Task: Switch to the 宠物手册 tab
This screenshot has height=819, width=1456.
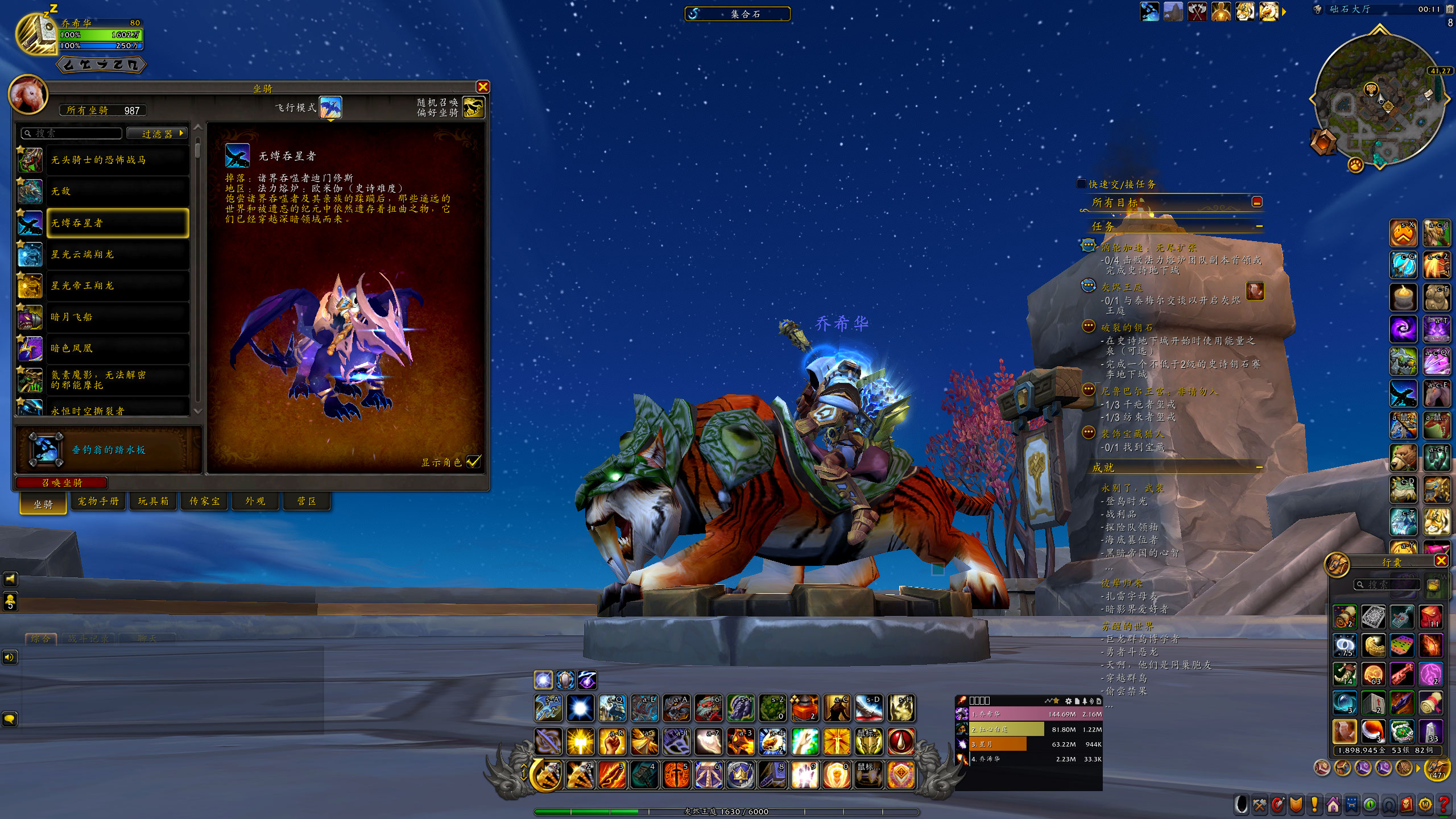Action: pos(98,501)
